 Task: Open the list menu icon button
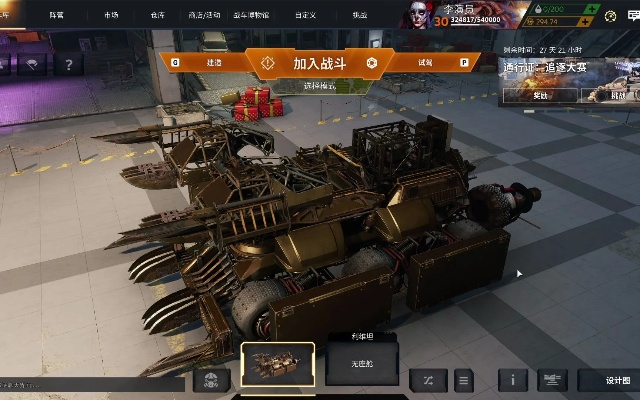(x=462, y=380)
